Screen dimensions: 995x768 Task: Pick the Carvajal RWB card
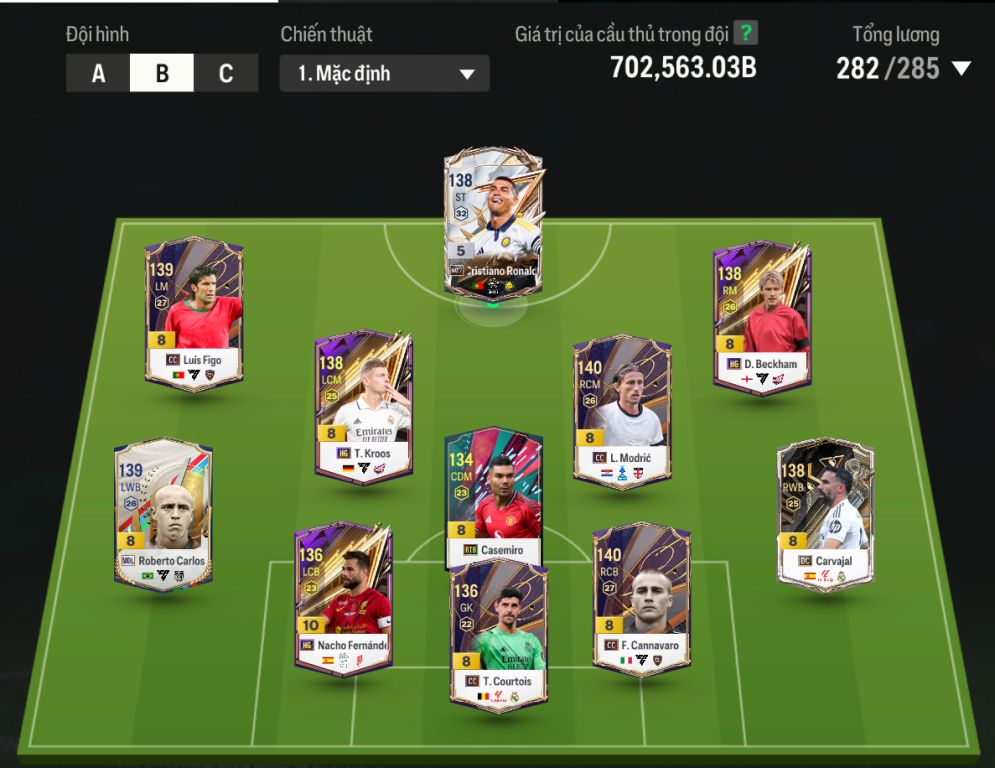(825, 514)
